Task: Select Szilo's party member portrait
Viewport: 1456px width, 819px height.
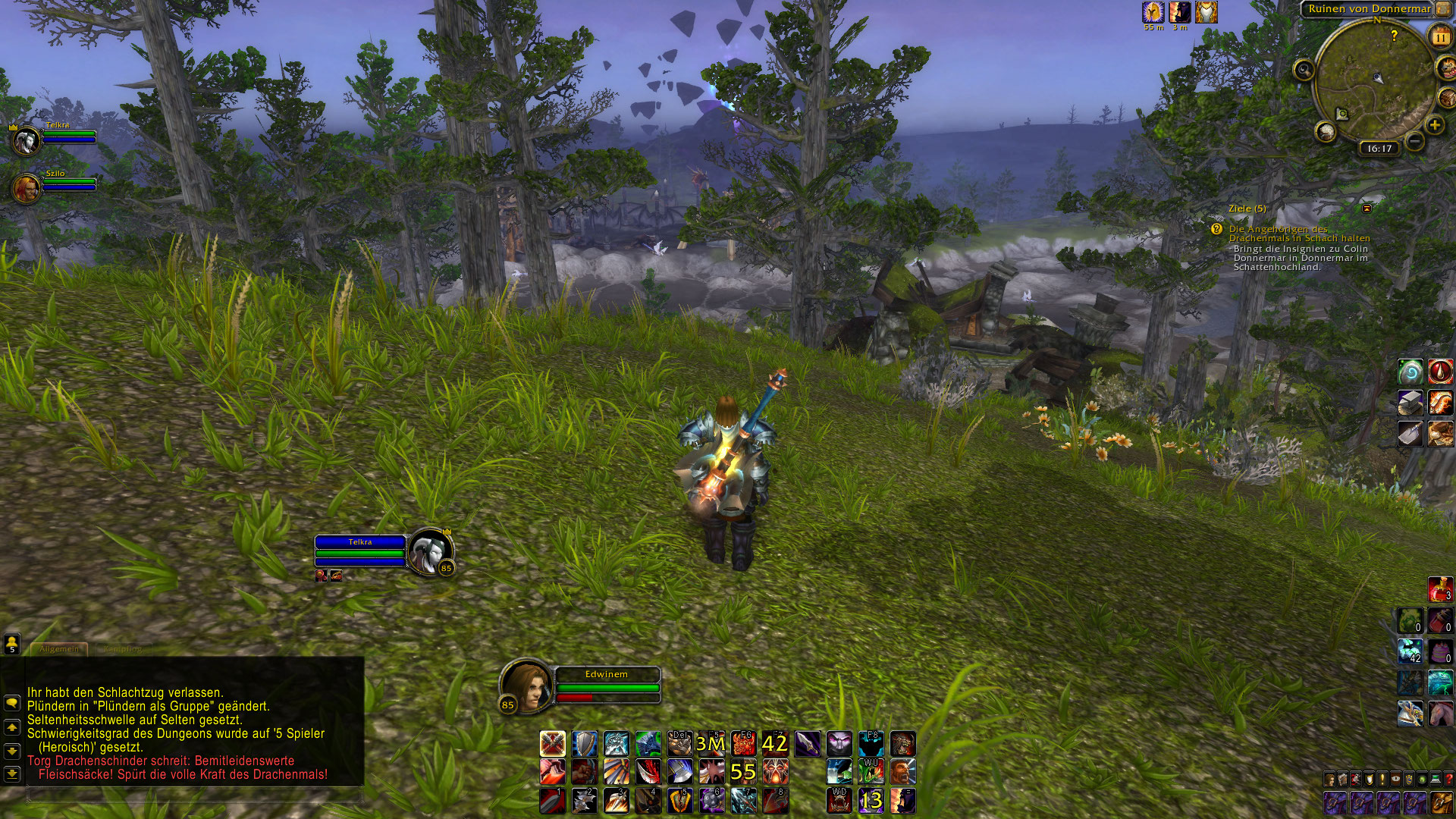Action: [x=26, y=188]
